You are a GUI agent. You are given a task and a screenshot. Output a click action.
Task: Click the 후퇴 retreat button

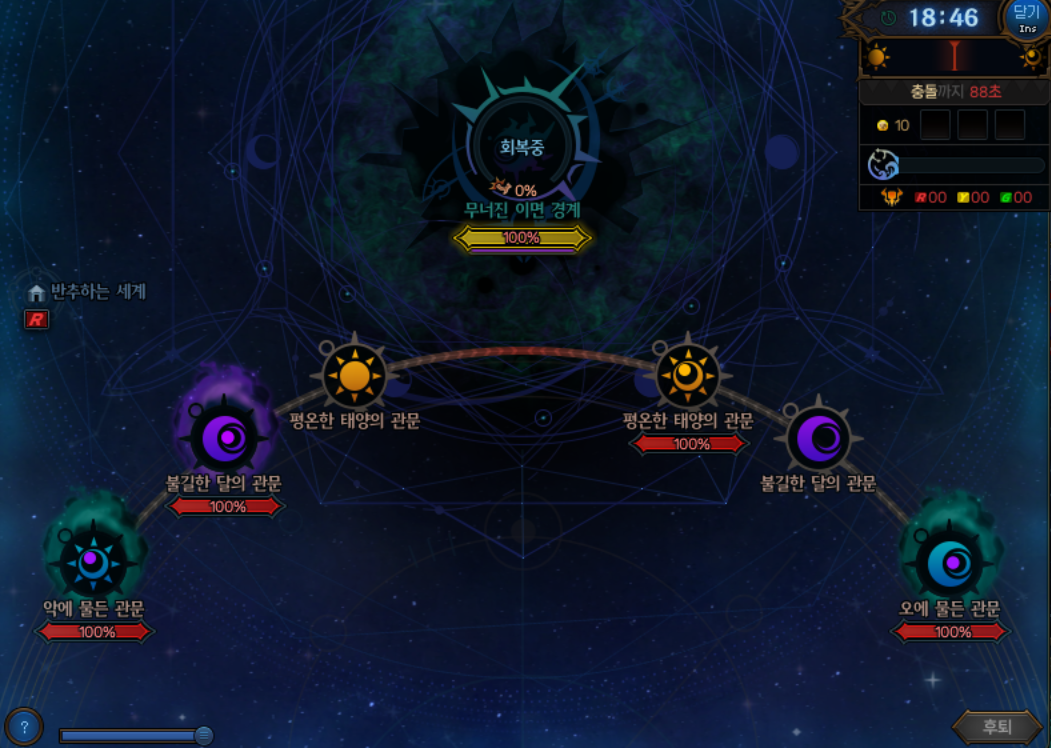pyautogui.click(x=996, y=727)
